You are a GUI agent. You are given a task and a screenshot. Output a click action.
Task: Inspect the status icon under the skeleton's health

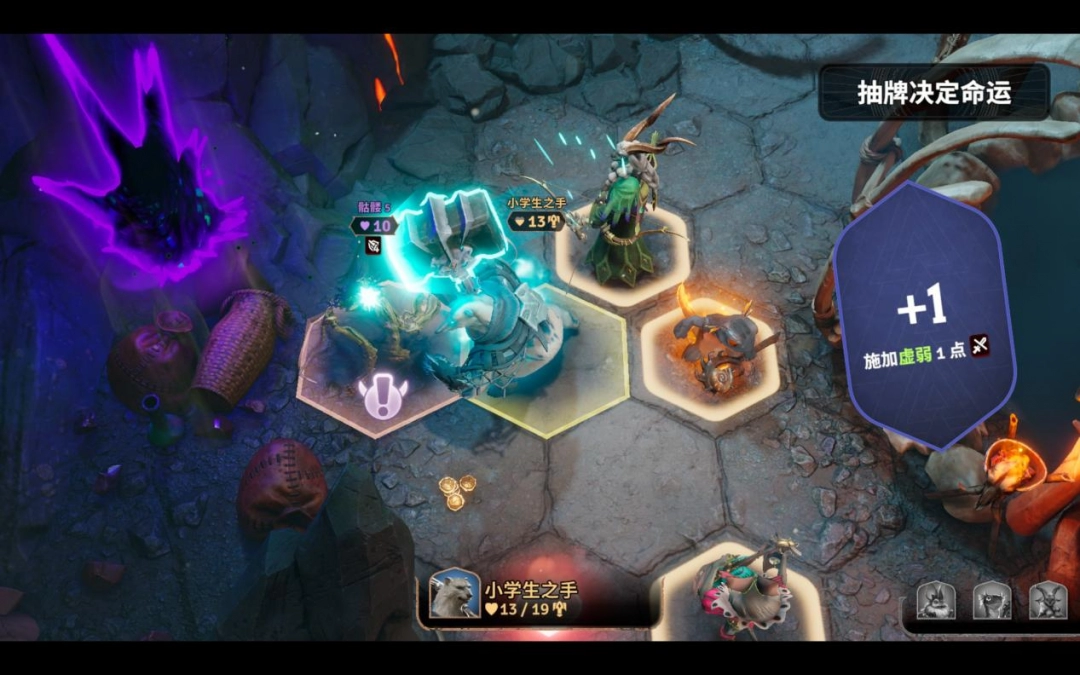click(x=372, y=246)
